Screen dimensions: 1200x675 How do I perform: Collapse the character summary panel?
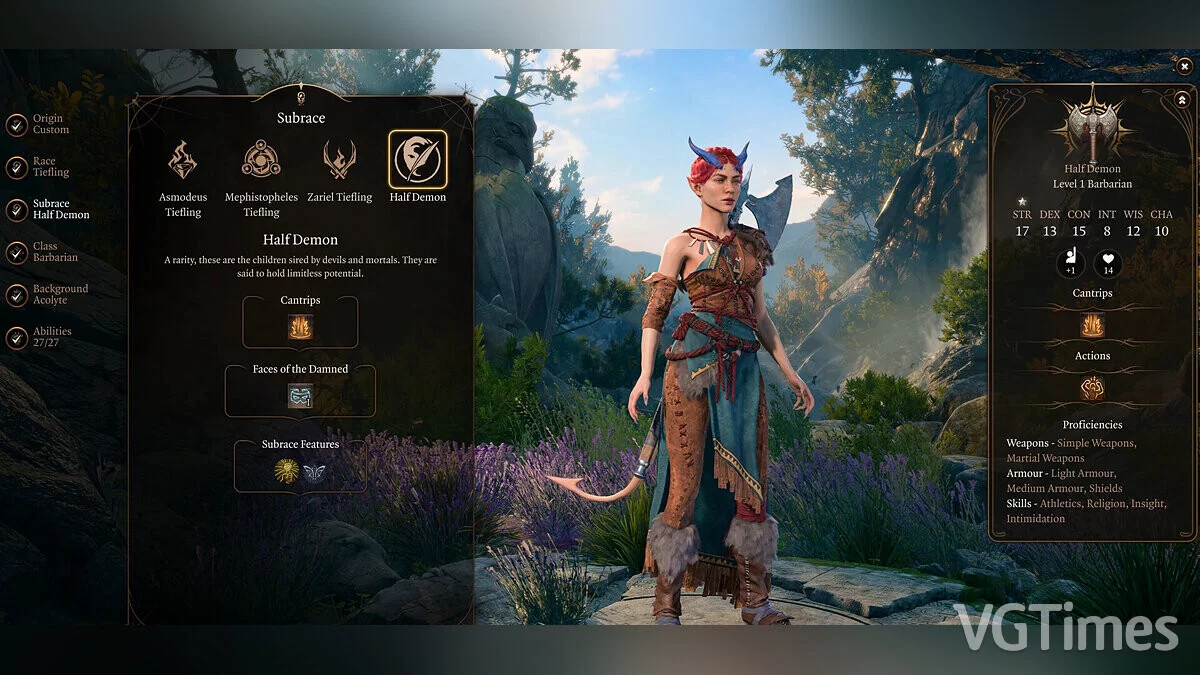tap(1181, 99)
